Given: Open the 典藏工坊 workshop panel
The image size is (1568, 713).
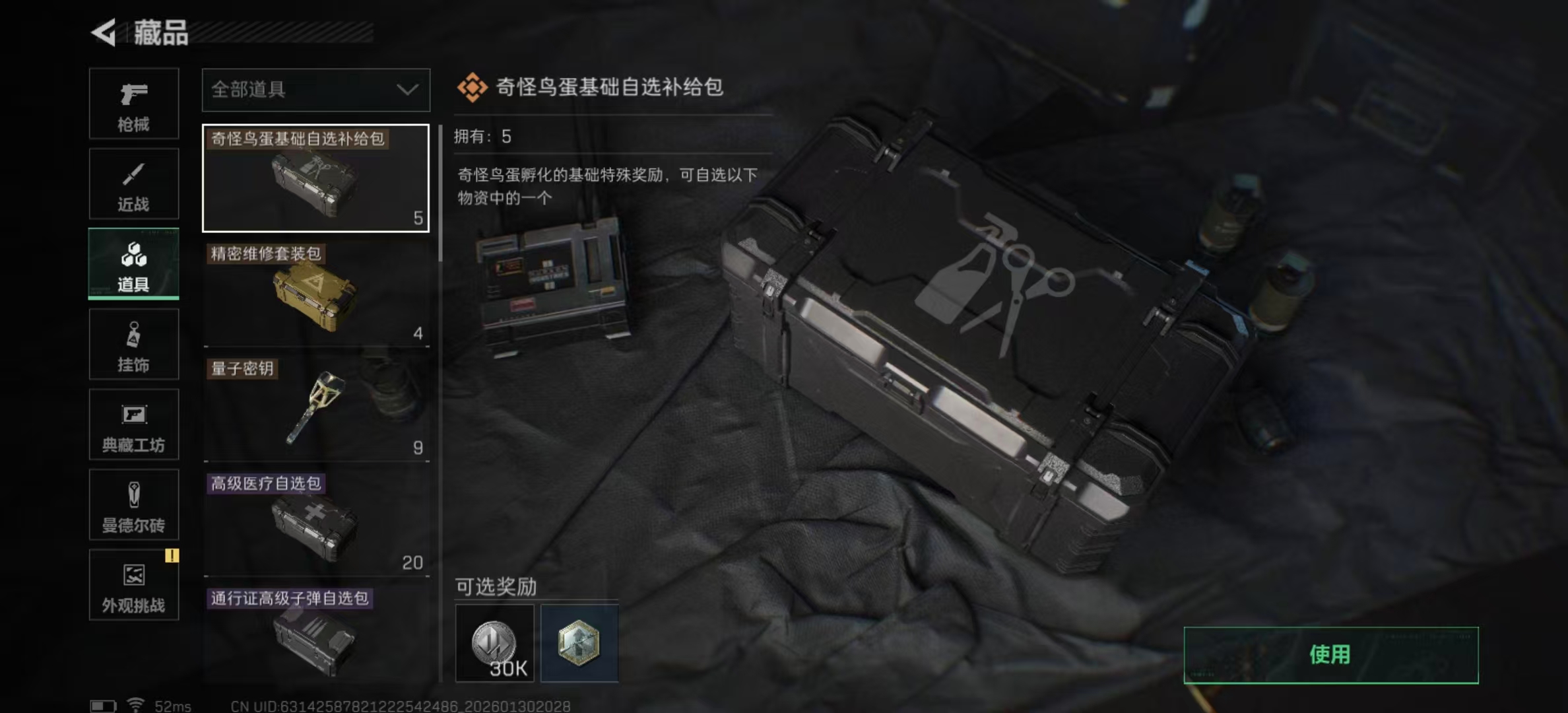Looking at the screenshot, I should 133,424.
